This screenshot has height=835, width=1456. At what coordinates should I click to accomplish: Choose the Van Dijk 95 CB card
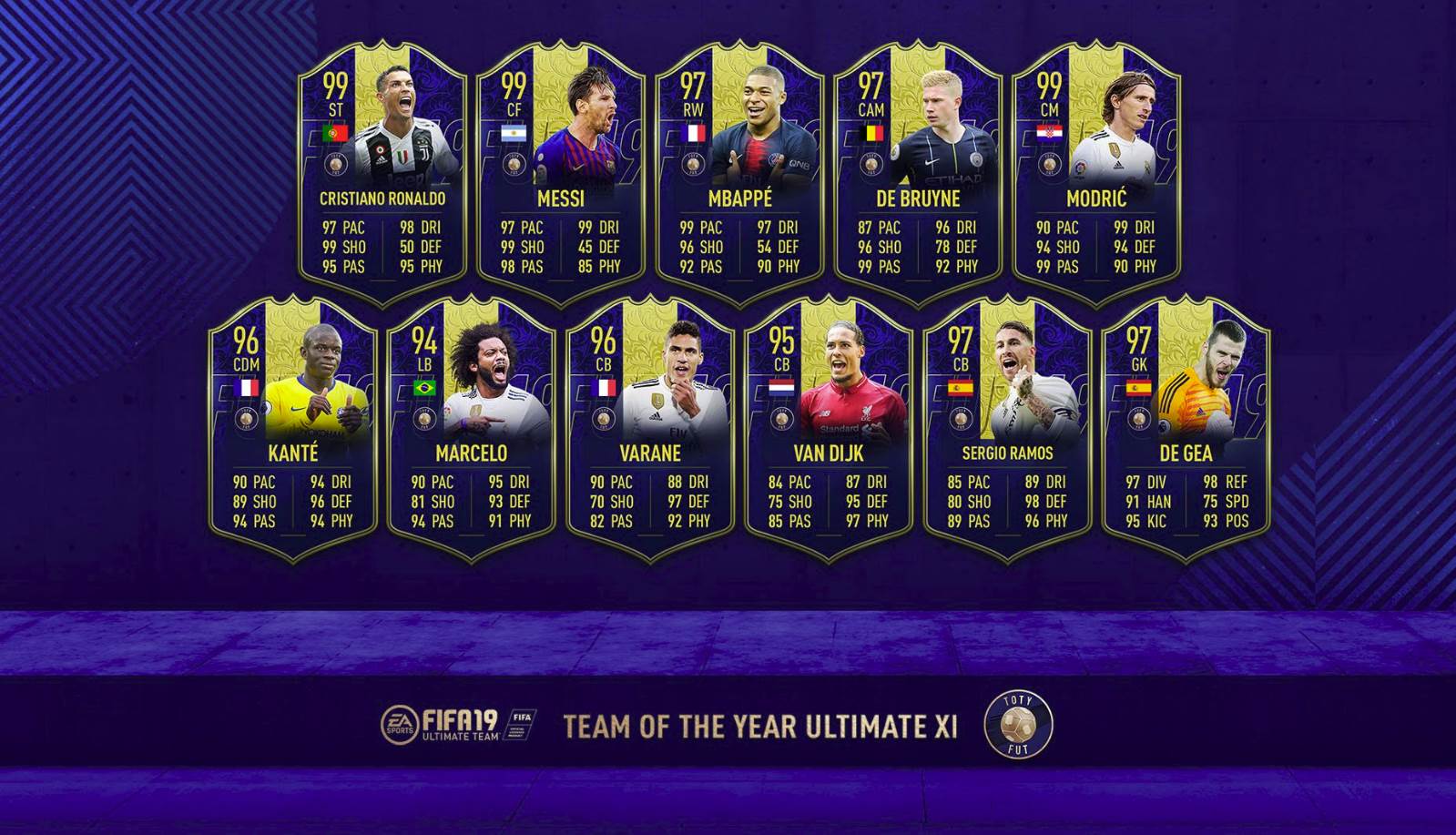click(x=829, y=428)
